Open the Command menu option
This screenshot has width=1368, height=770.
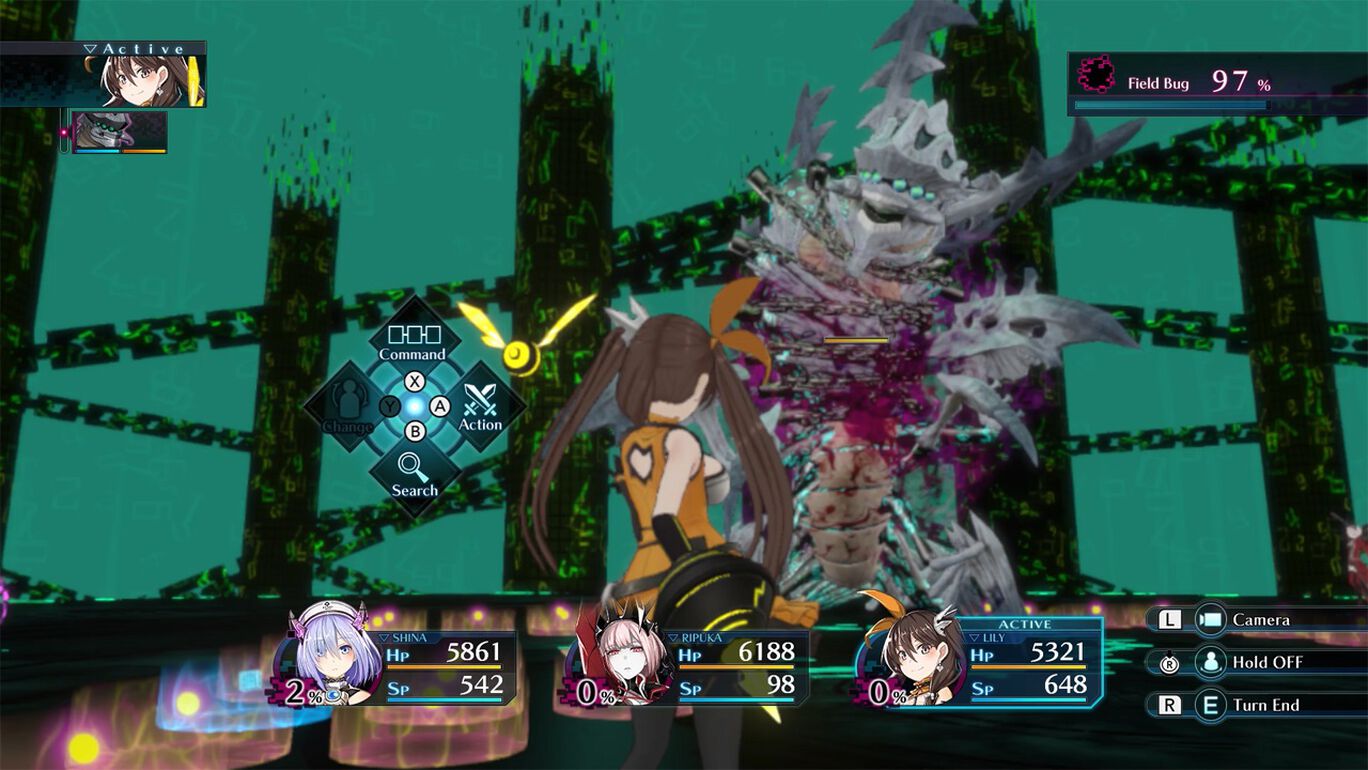[413, 338]
